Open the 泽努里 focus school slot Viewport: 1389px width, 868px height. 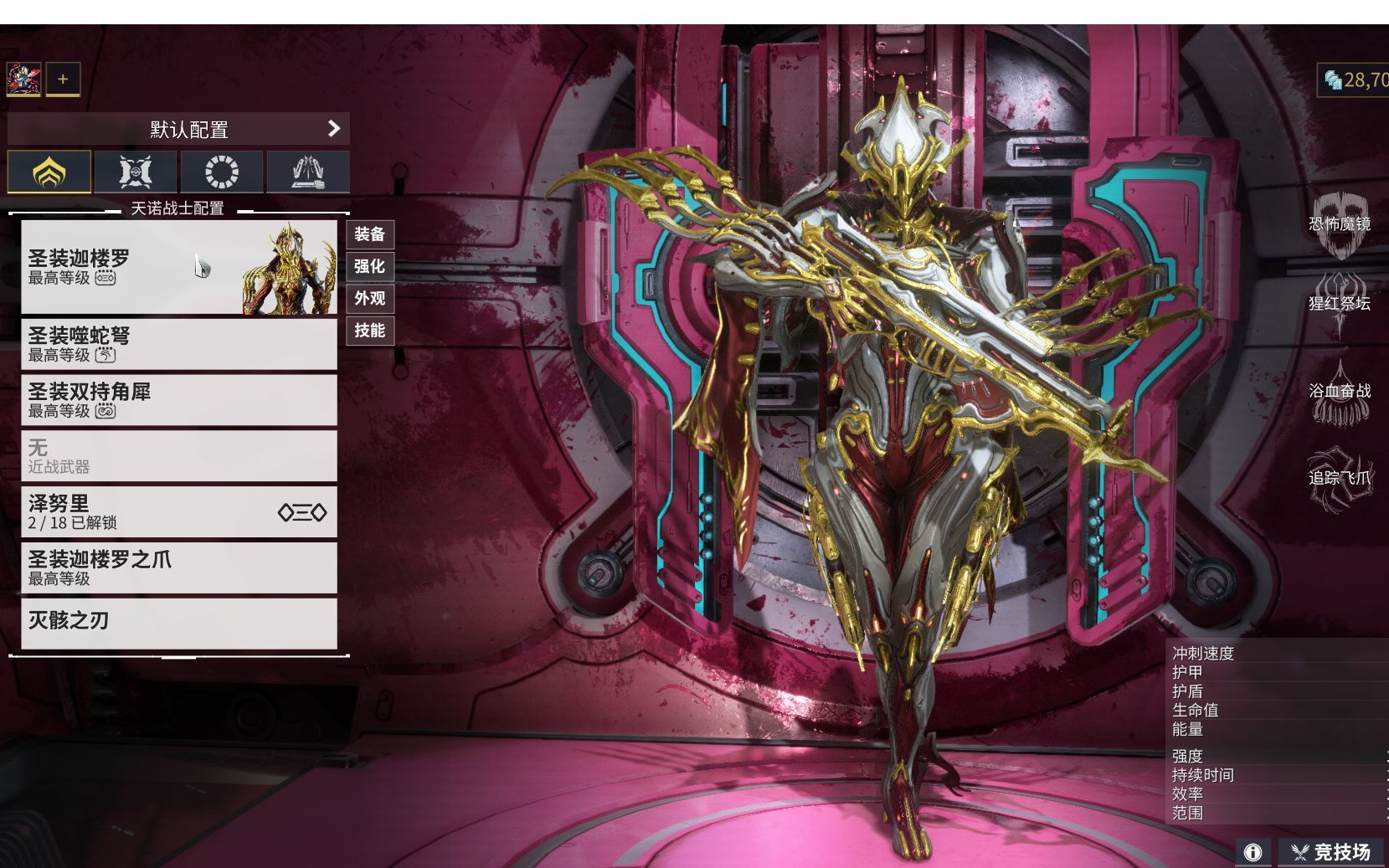(178, 511)
